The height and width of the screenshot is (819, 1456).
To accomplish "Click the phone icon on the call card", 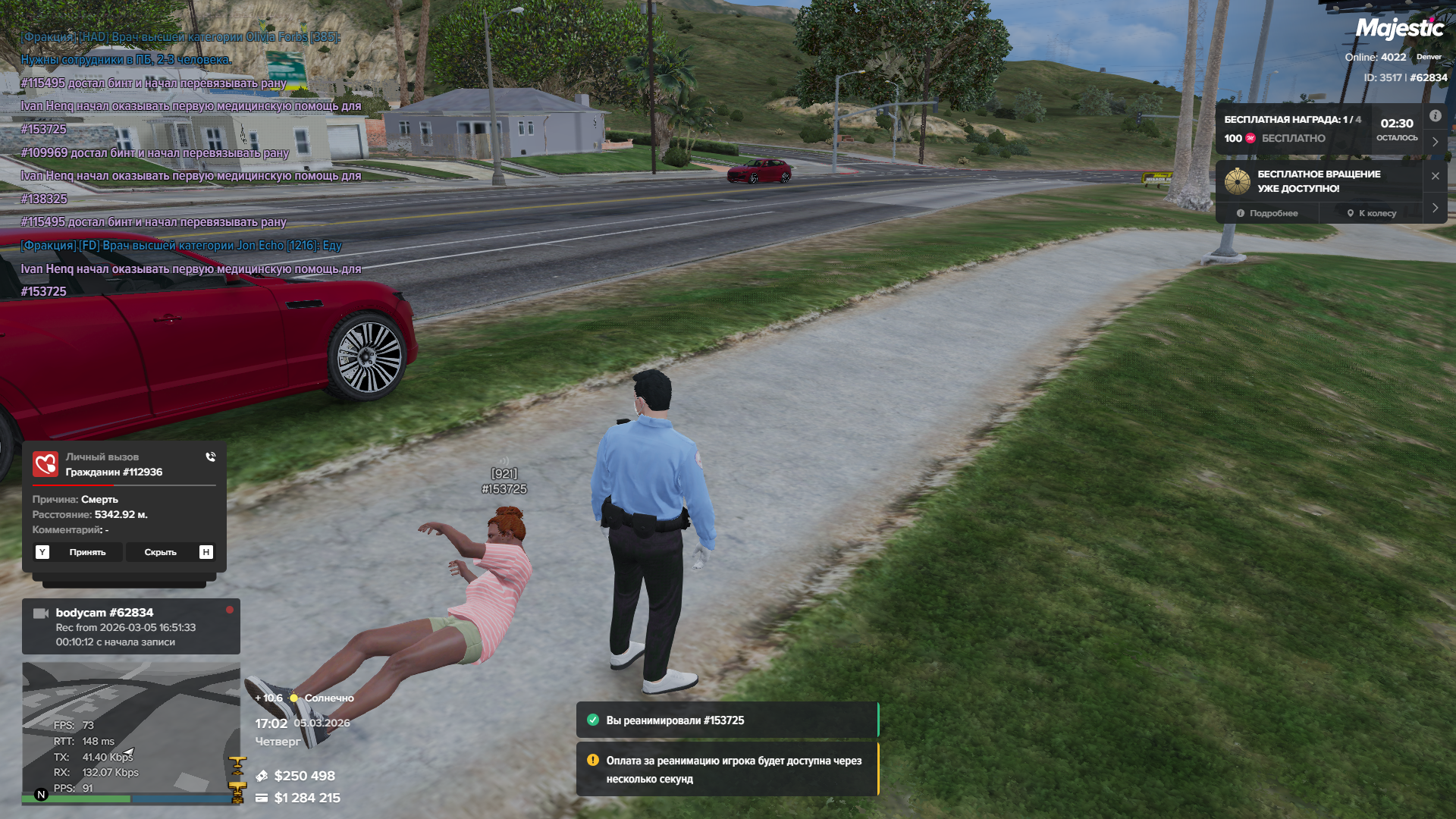I will [x=210, y=457].
